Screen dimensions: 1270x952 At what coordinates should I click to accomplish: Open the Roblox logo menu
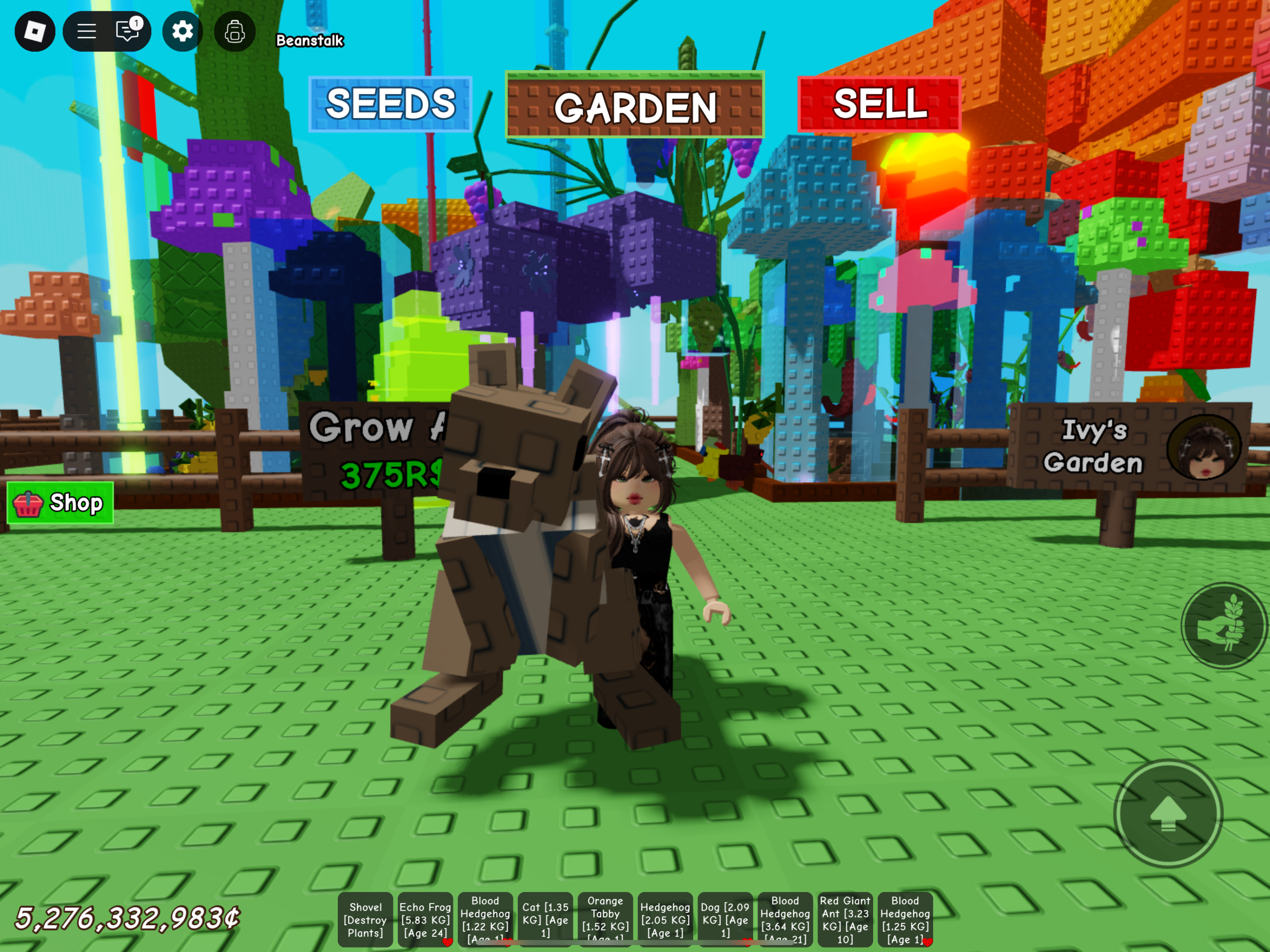(34, 32)
